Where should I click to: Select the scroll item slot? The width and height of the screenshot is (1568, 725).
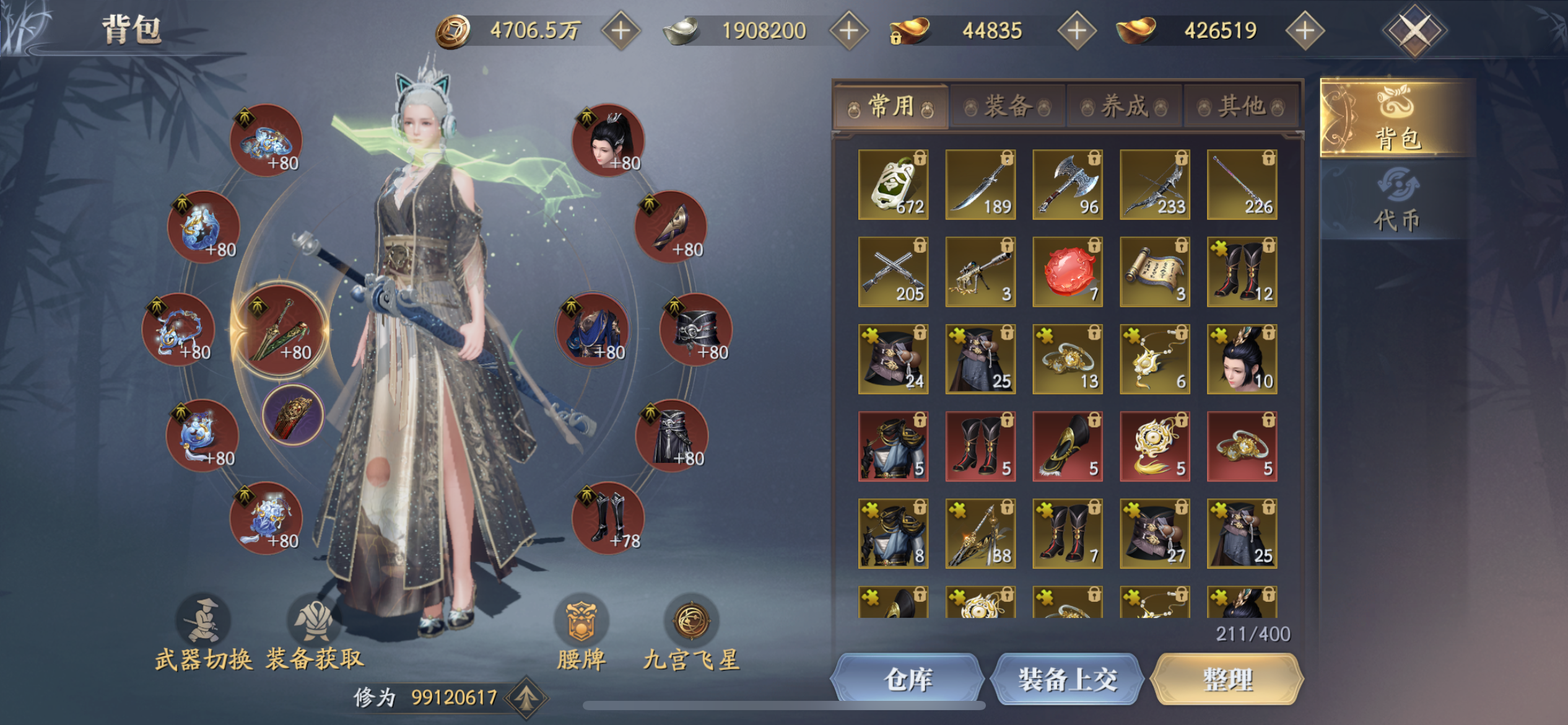(x=1155, y=272)
